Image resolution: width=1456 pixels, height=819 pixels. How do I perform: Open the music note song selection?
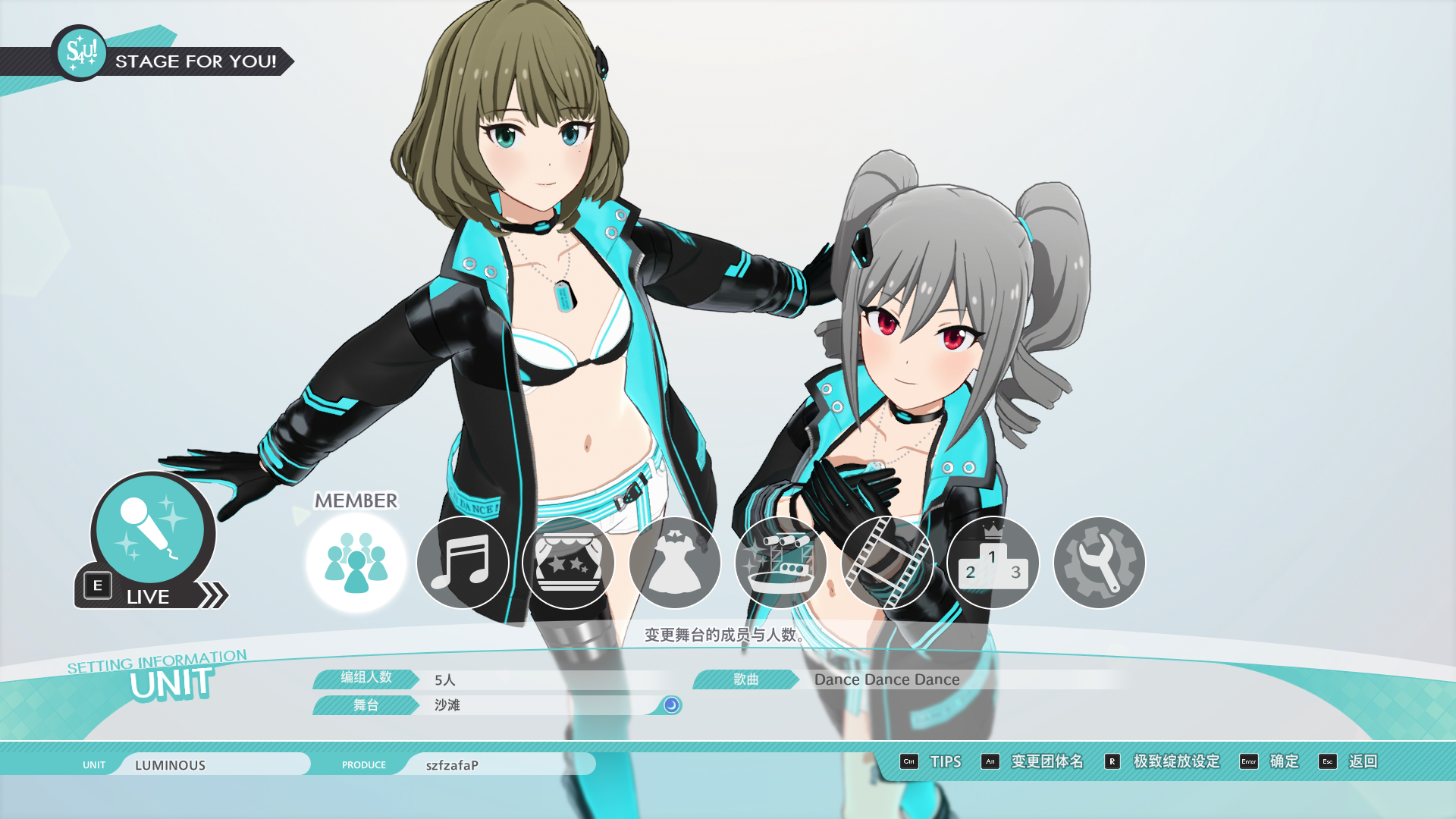(x=463, y=563)
